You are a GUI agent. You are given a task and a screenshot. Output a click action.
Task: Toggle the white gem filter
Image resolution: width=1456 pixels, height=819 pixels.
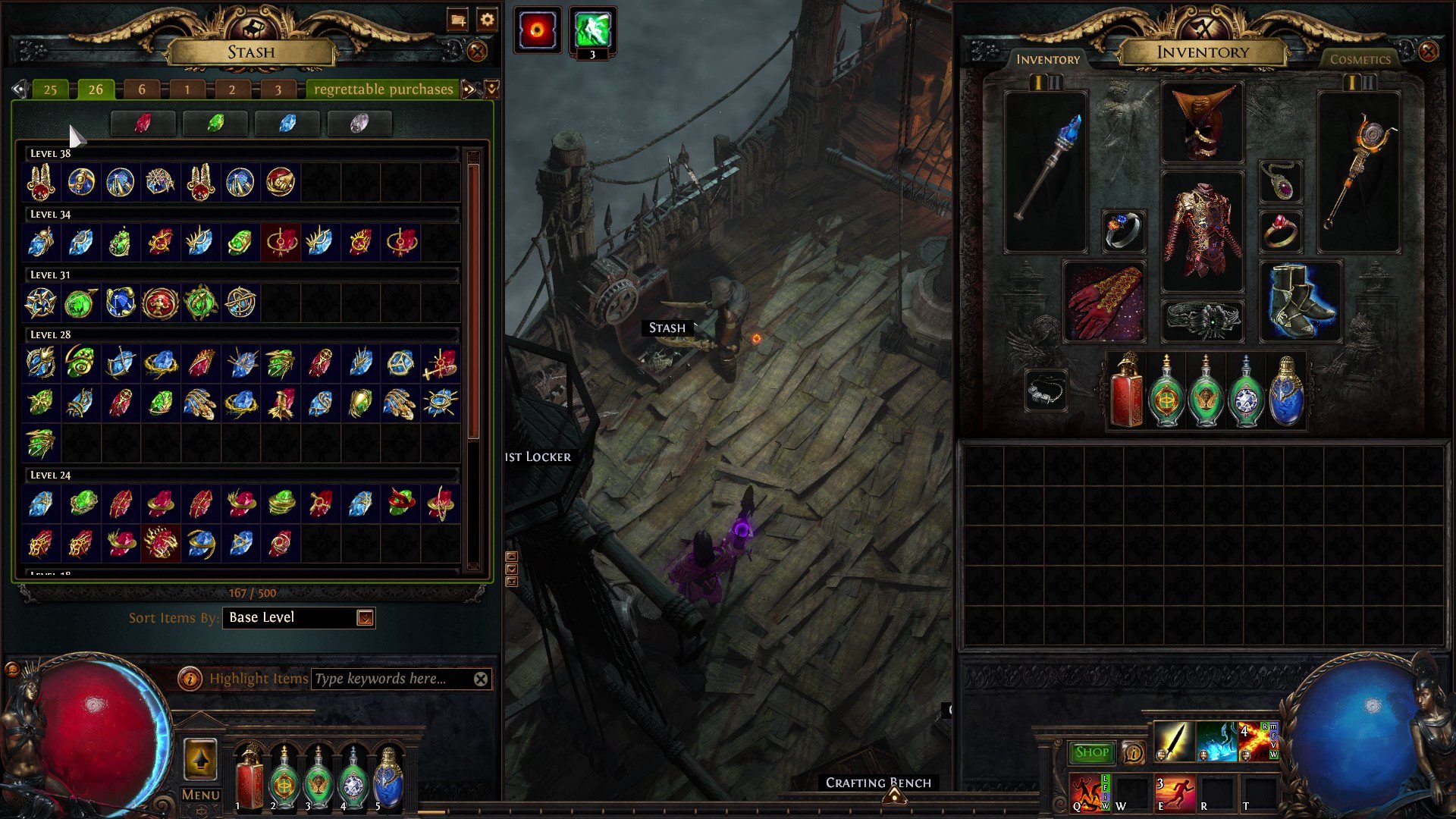(x=359, y=122)
